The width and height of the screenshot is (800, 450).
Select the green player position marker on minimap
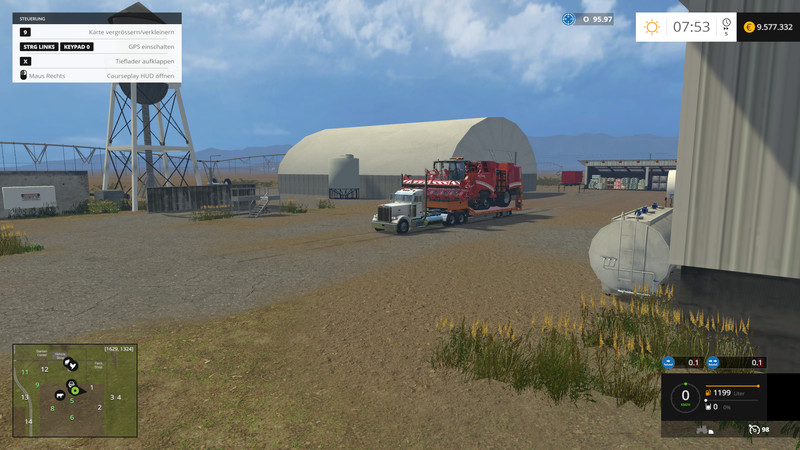click(75, 389)
